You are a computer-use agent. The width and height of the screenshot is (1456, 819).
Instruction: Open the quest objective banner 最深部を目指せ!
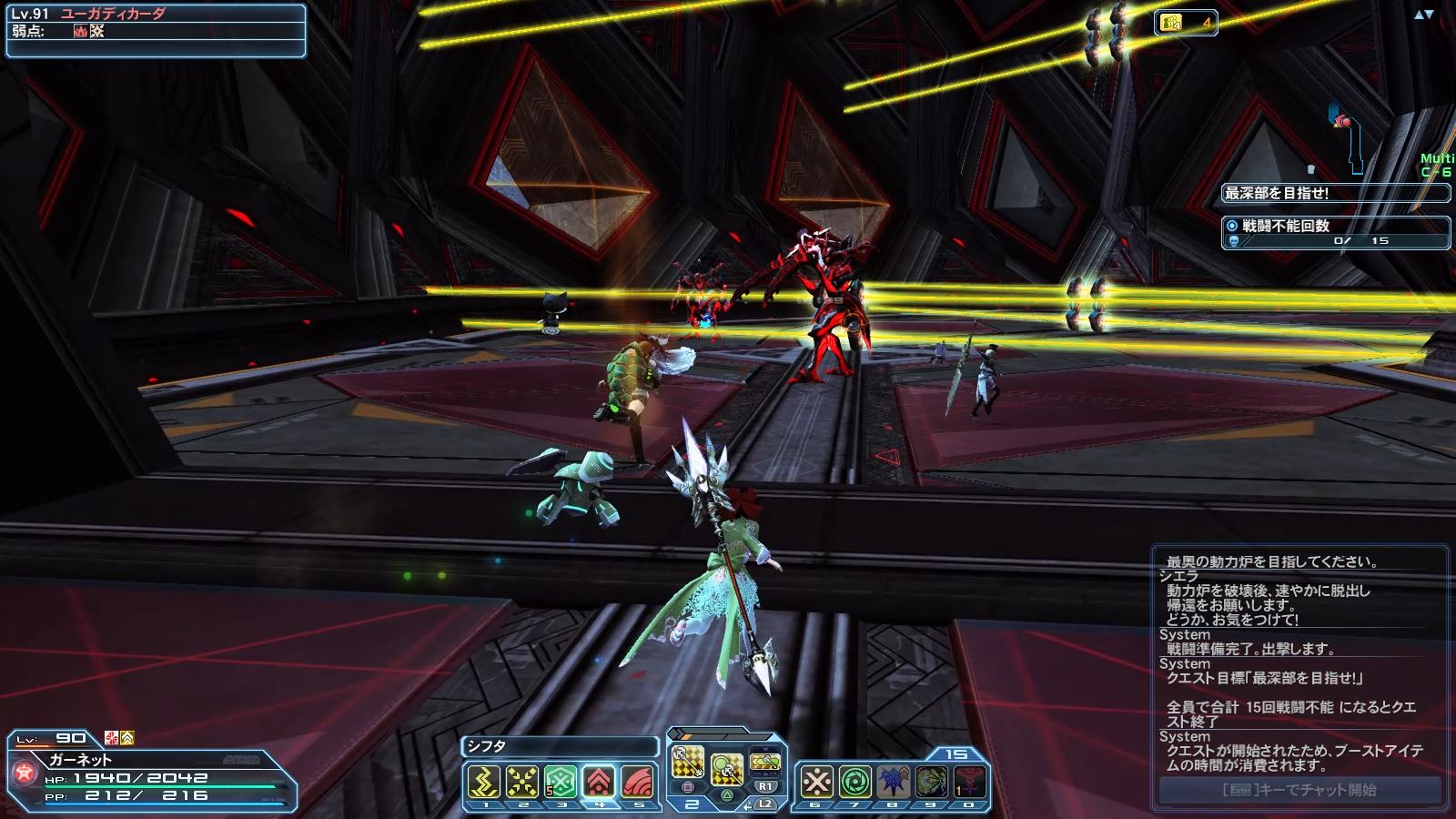(x=1334, y=193)
